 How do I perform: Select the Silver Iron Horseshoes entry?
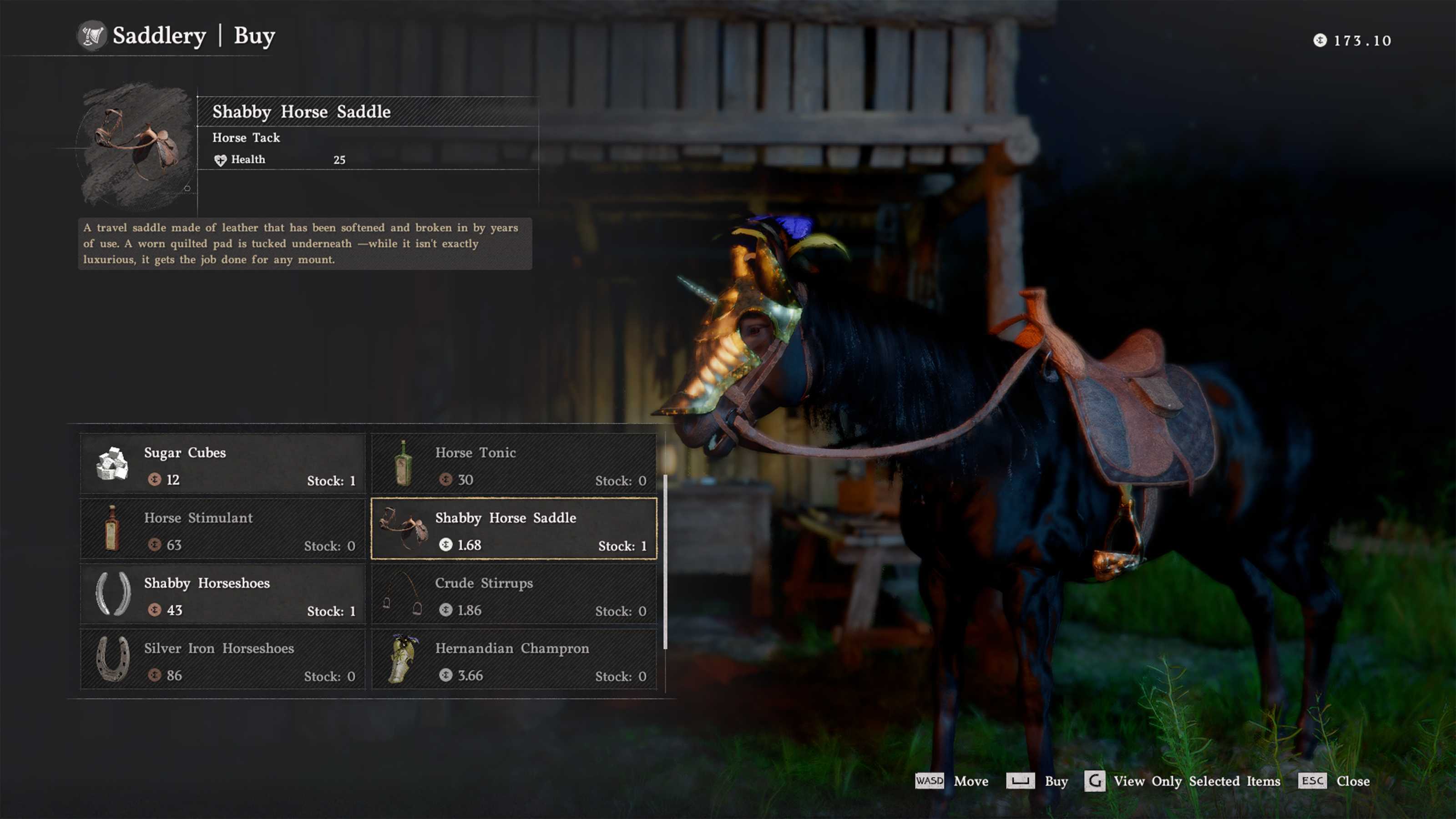click(222, 660)
